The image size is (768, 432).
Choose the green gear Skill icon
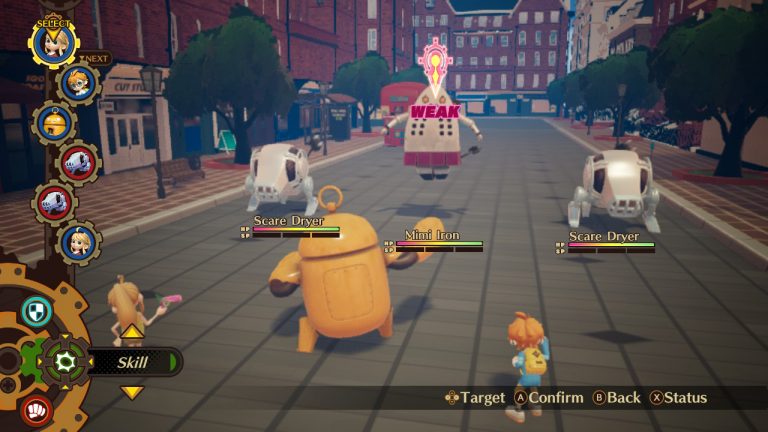tap(66, 361)
